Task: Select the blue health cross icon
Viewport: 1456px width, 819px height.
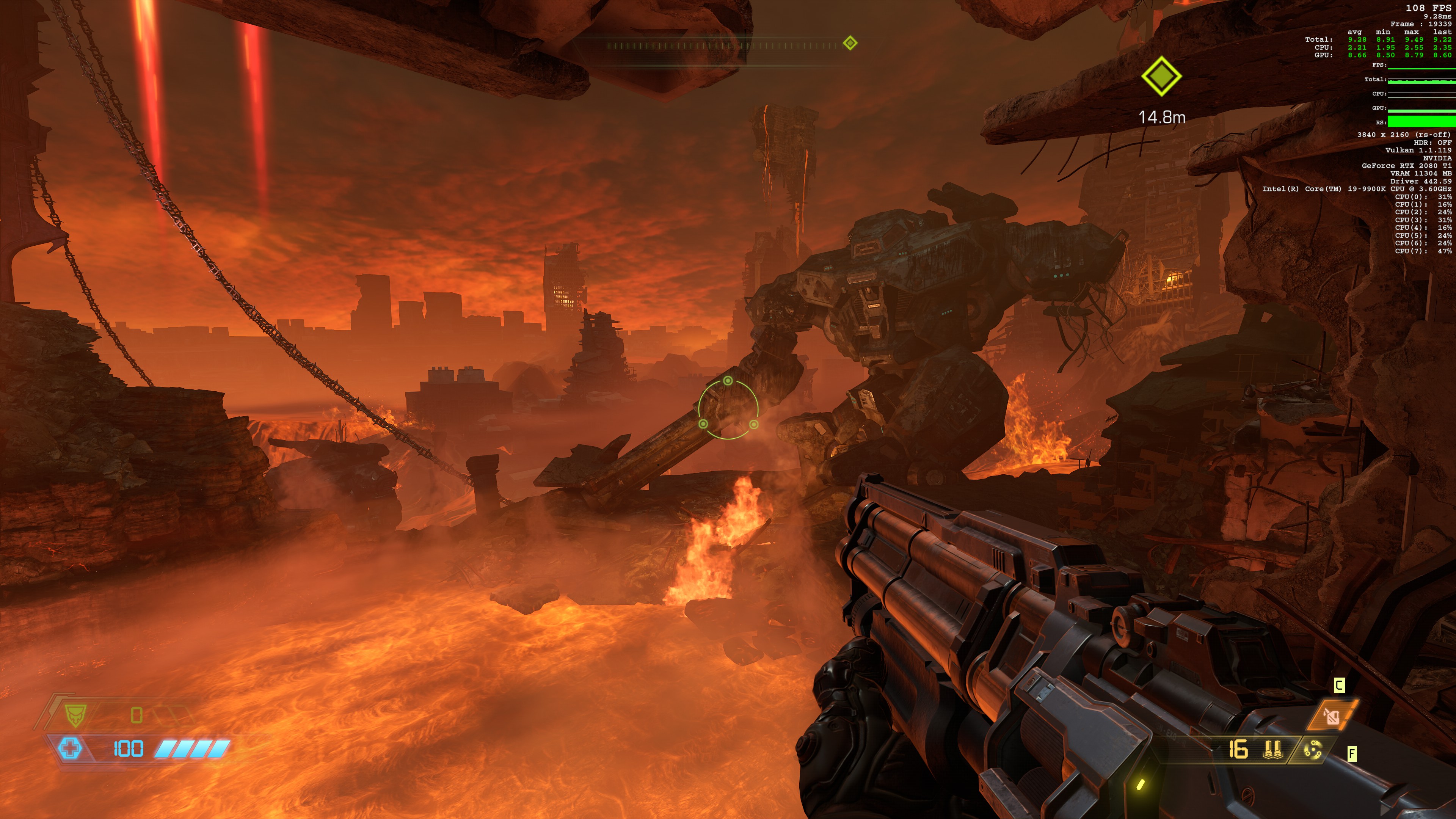Action: click(x=70, y=748)
